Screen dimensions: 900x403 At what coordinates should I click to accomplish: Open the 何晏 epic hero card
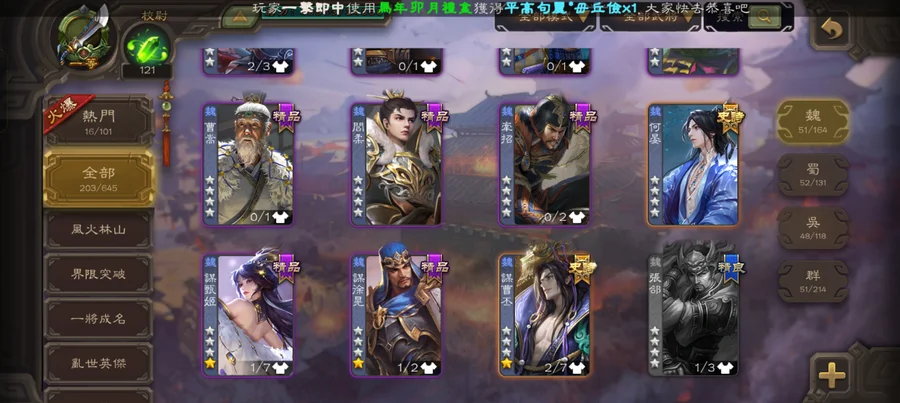coord(693,165)
